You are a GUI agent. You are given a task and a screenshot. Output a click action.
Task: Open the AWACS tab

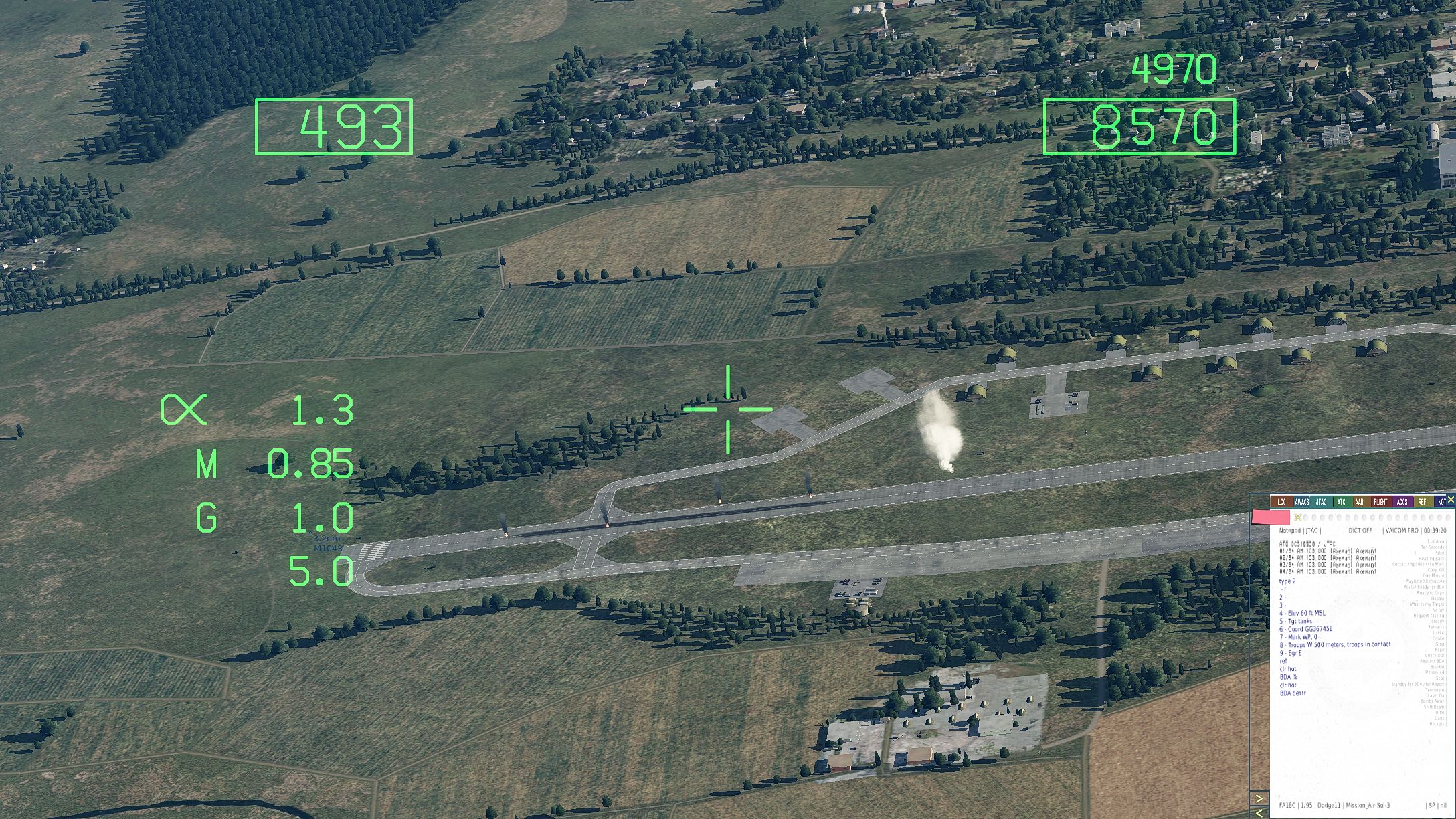click(x=1302, y=502)
